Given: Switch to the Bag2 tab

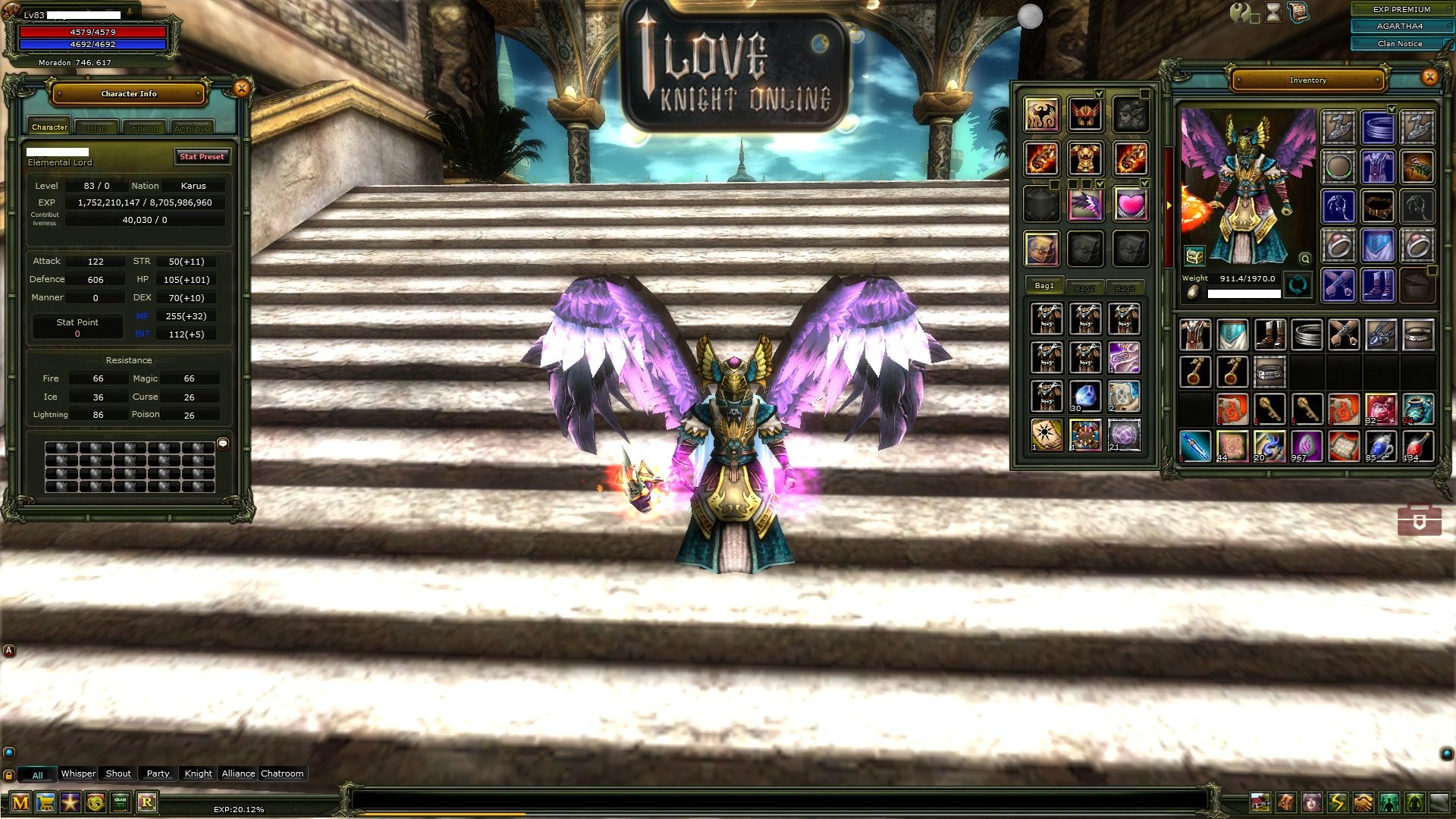Looking at the screenshot, I should coord(1084,287).
